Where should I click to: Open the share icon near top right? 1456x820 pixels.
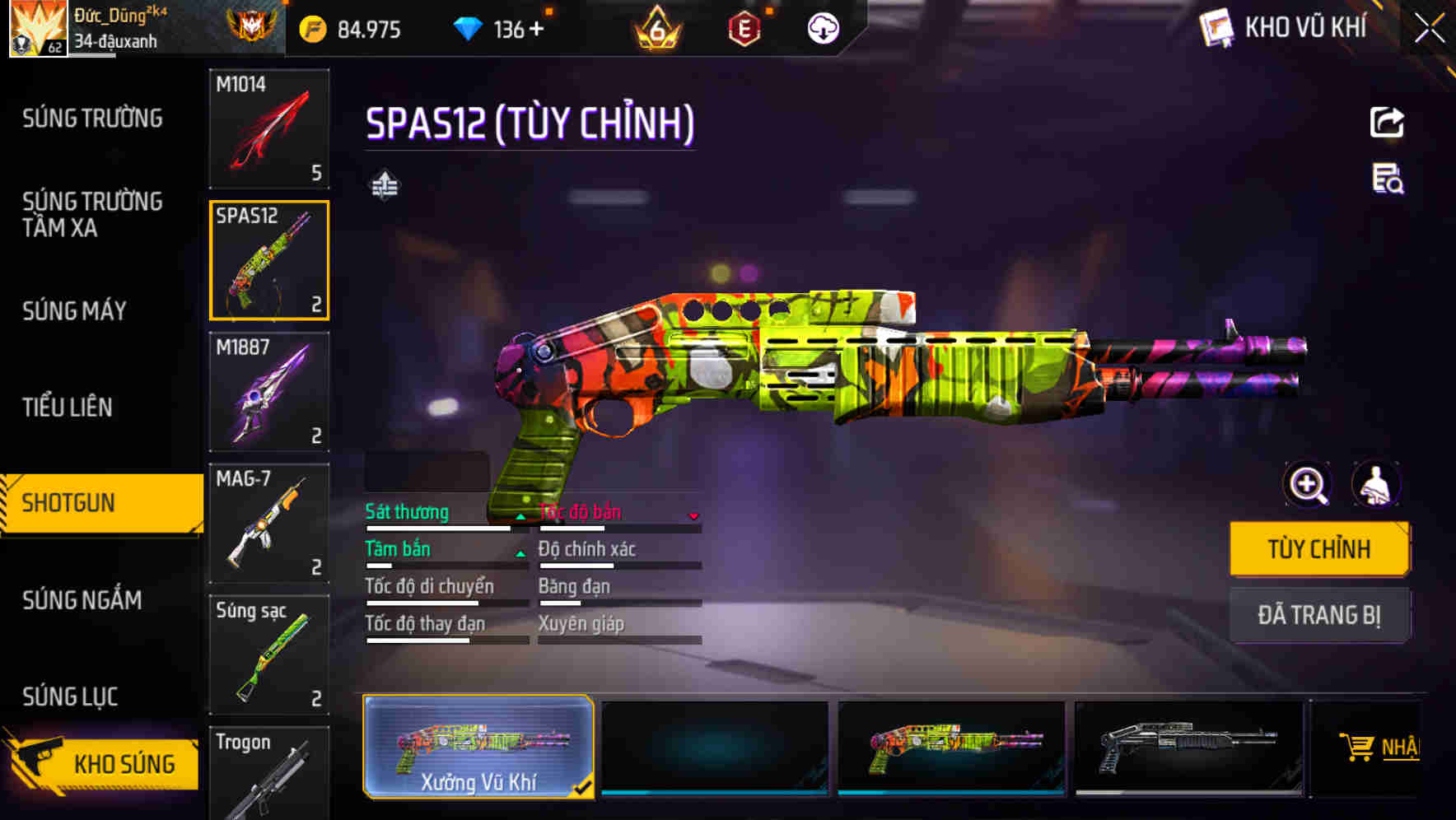pos(1387,121)
